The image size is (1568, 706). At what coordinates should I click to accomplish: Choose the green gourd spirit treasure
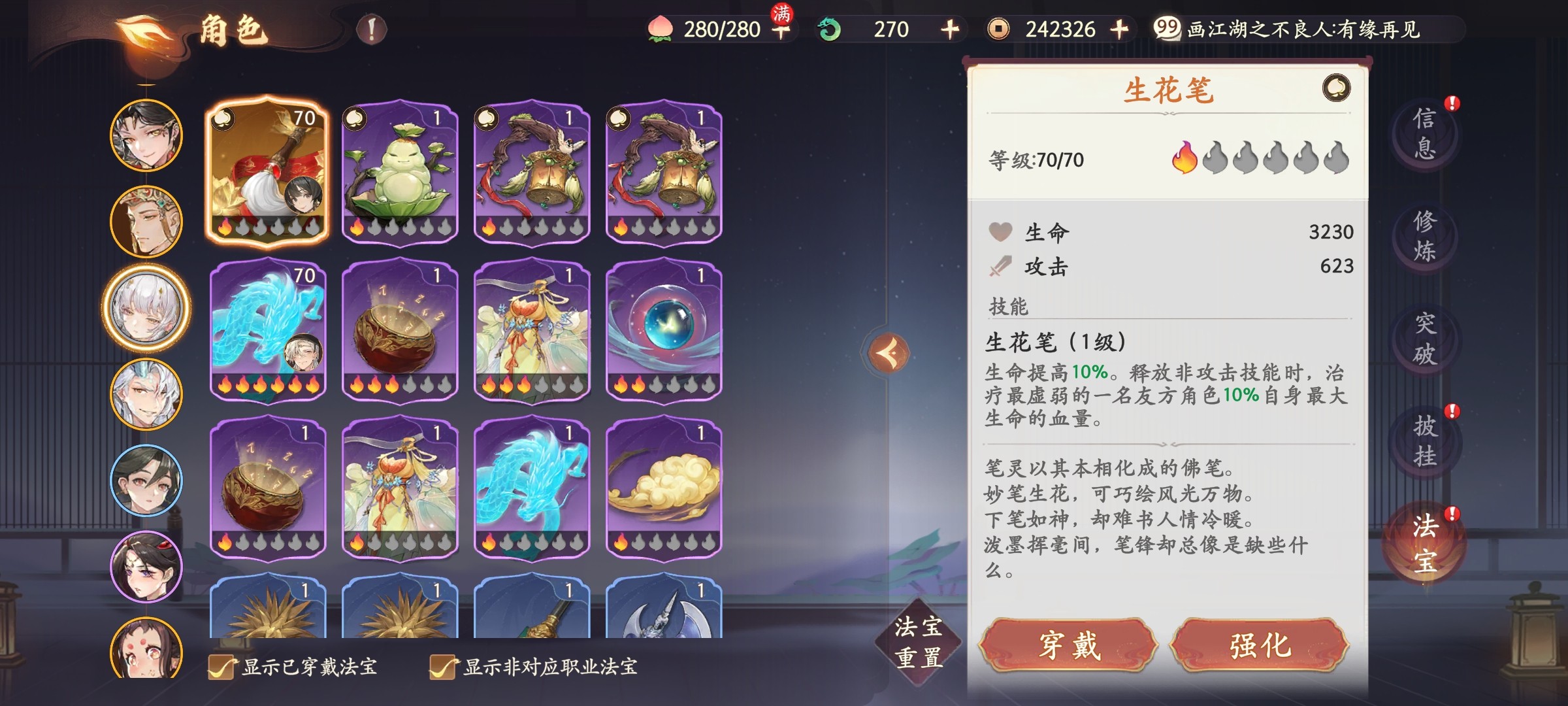(x=400, y=171)
